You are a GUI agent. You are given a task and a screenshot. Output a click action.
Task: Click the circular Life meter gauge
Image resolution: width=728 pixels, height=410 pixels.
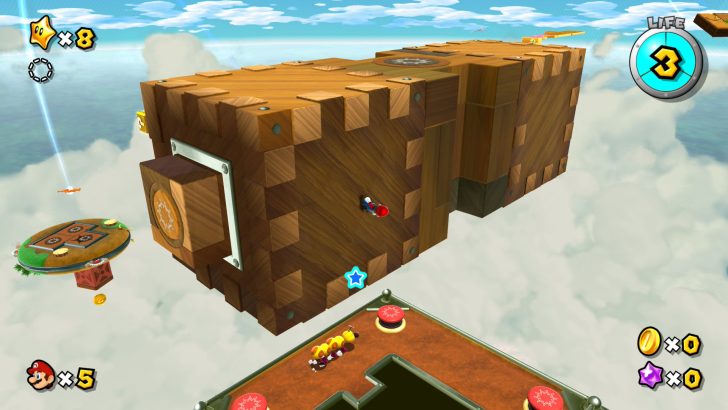pos(667,60)
